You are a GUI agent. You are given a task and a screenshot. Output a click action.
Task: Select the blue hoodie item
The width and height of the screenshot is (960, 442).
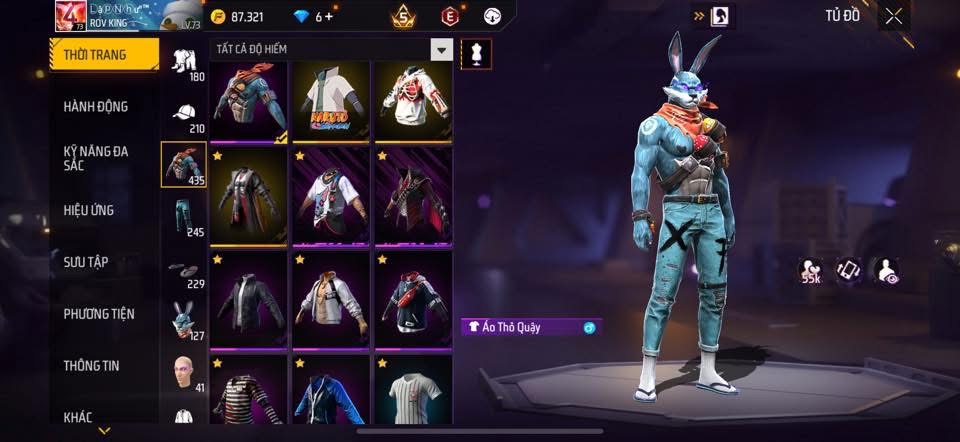coord(332,392)
